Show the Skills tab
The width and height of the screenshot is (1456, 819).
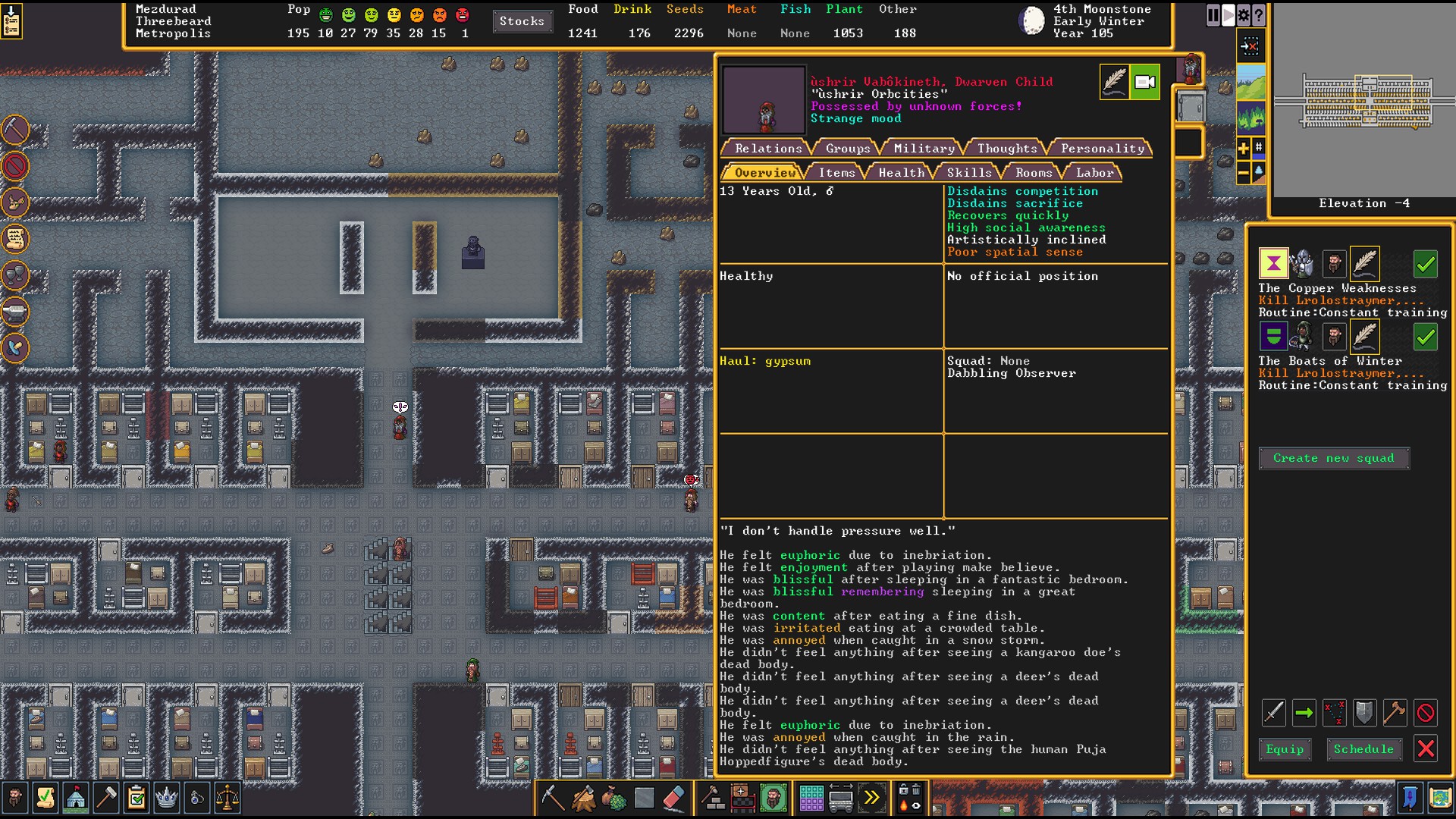coord(968,173)
